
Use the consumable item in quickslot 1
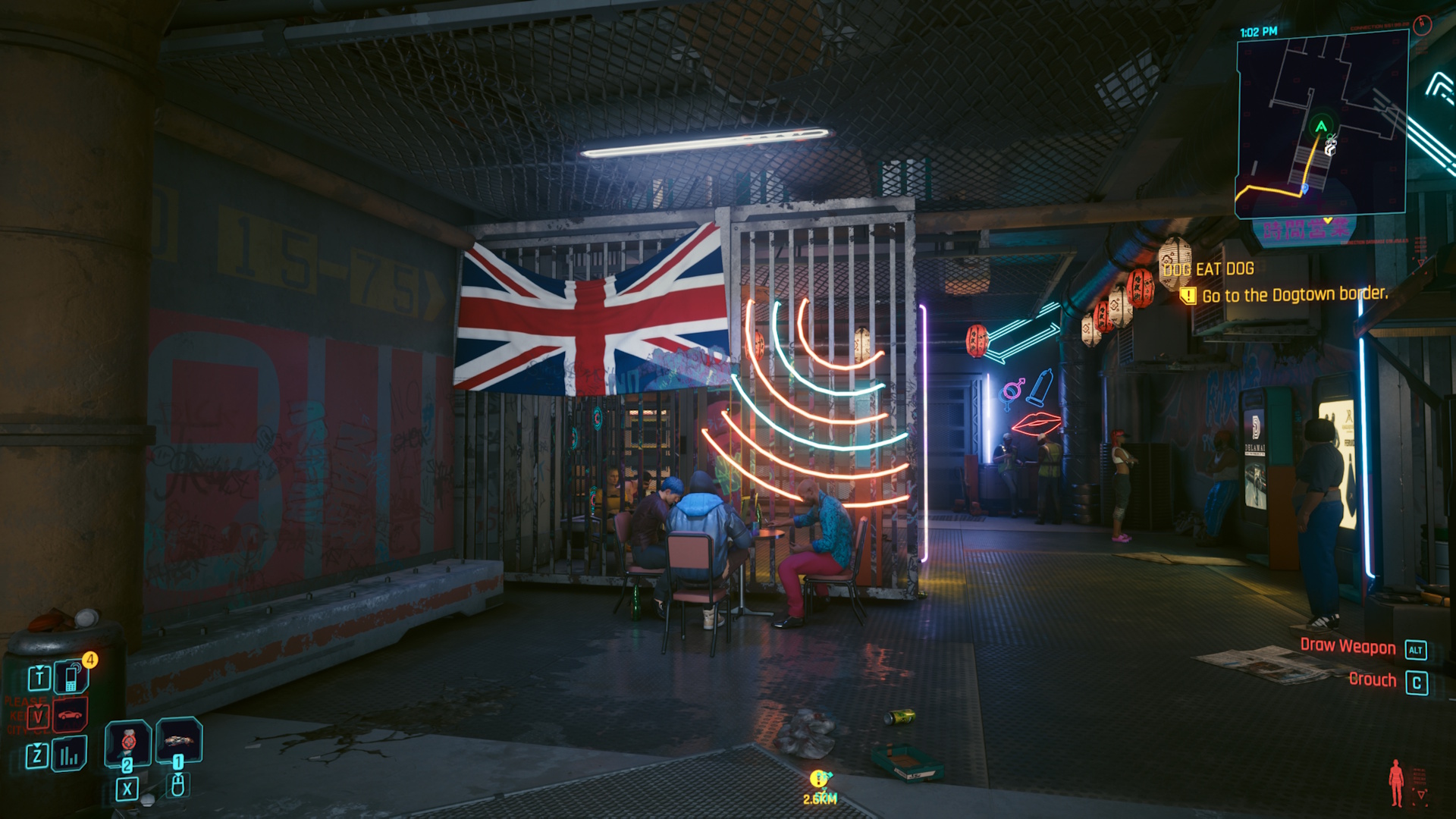pyautogui.click(x=177, y=742)
